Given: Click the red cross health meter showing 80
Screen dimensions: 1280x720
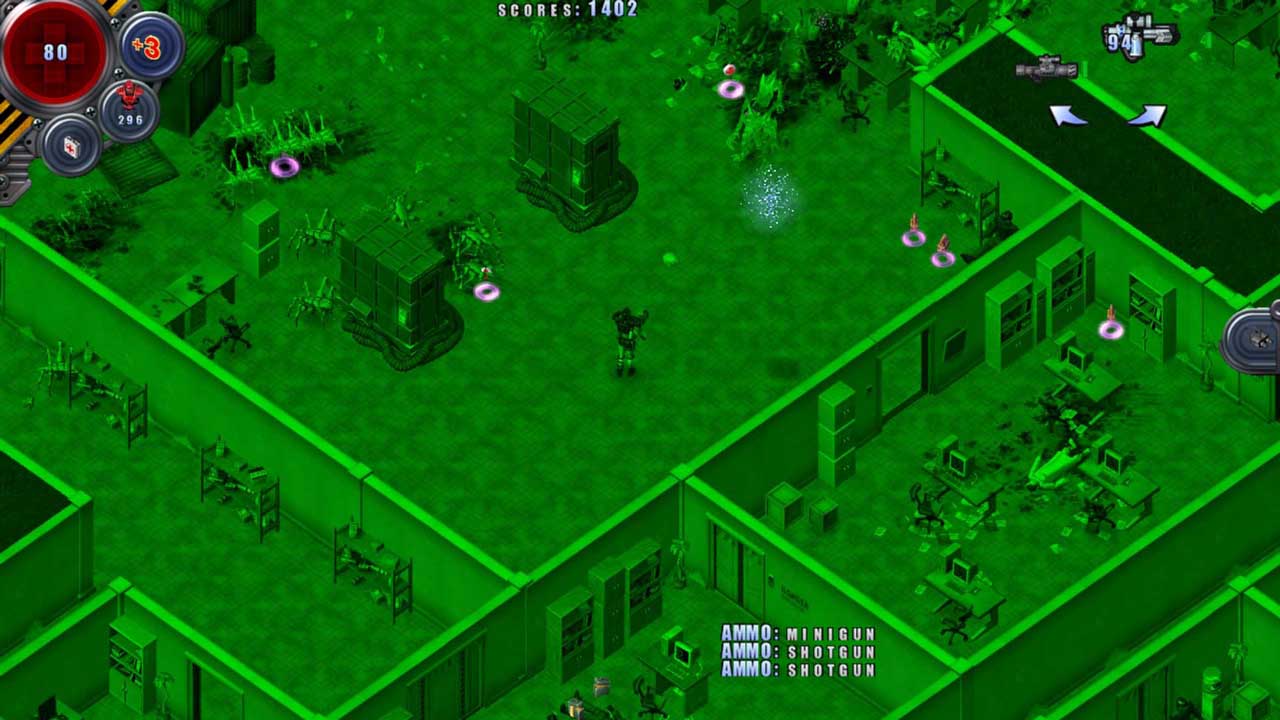Looking at the screenshot, I should (57, 52).
